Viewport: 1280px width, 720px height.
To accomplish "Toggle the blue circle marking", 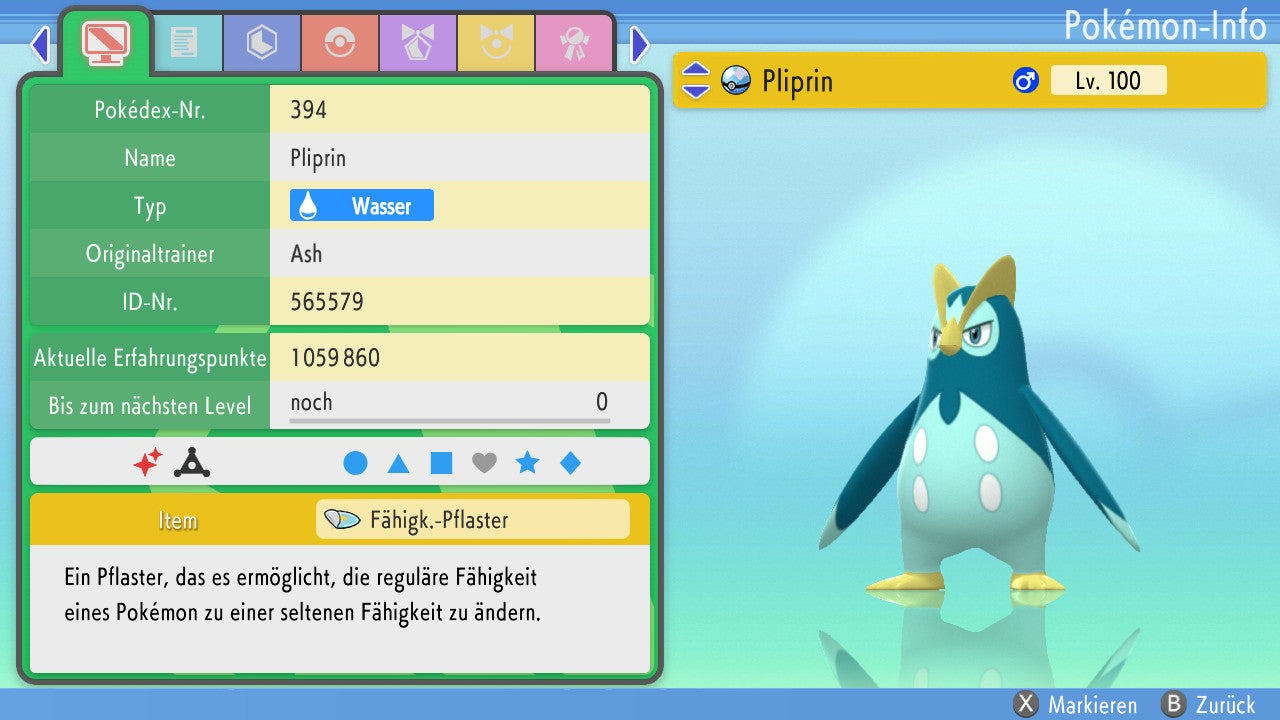I will click(x=355, y=463).
